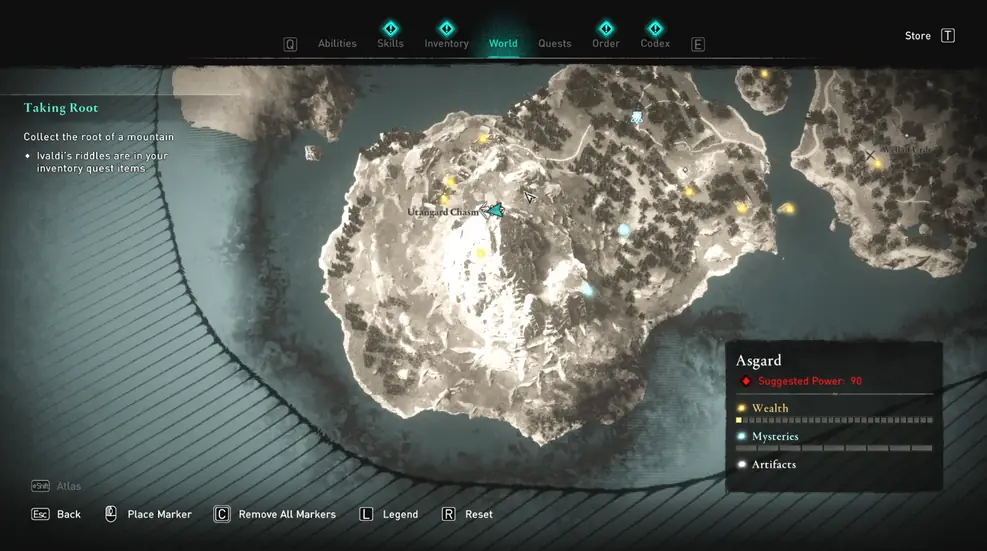
Task: Open the Atlas view
Action: tap(68, 487)
